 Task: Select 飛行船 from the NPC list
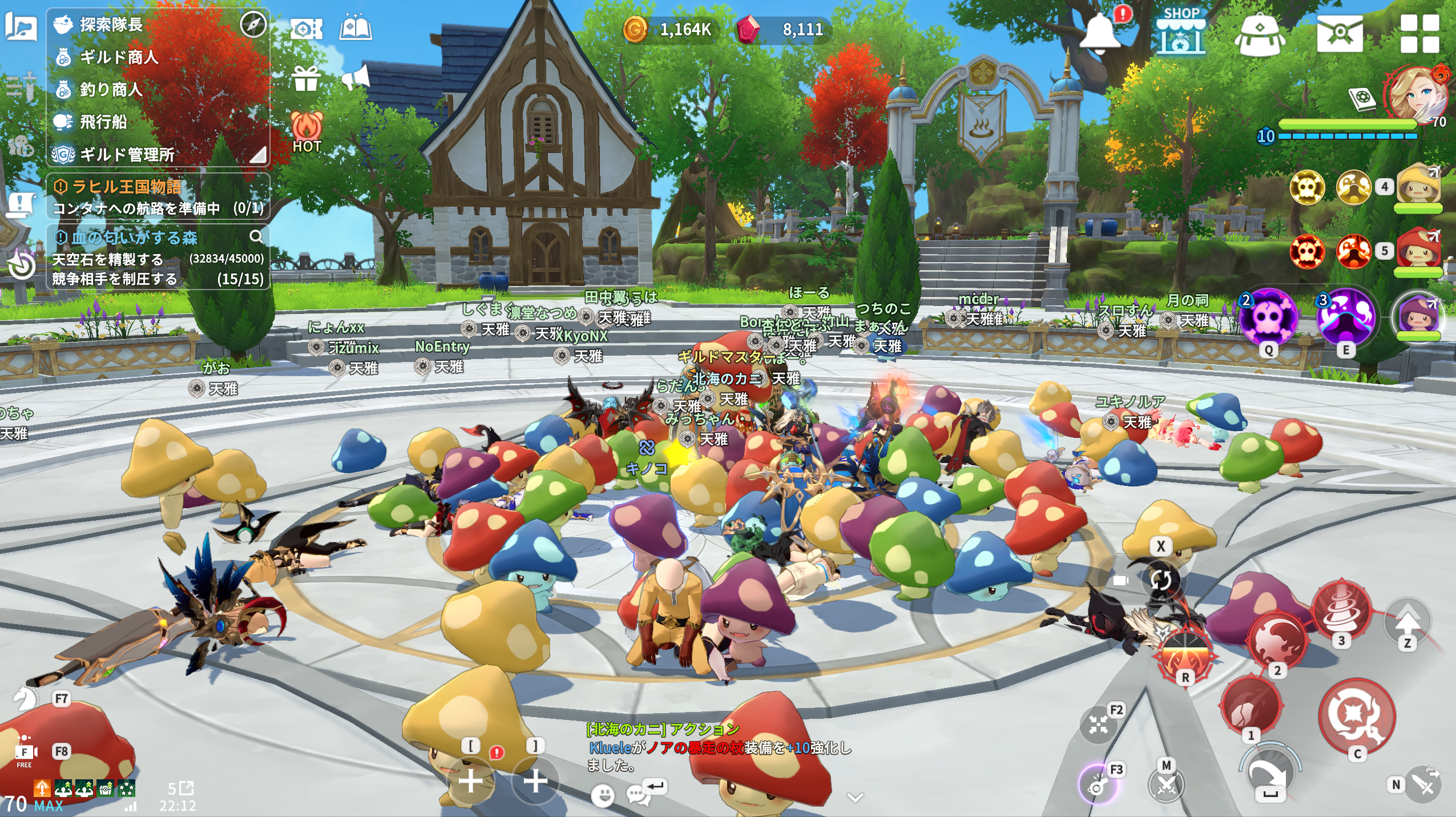(103, 122)
